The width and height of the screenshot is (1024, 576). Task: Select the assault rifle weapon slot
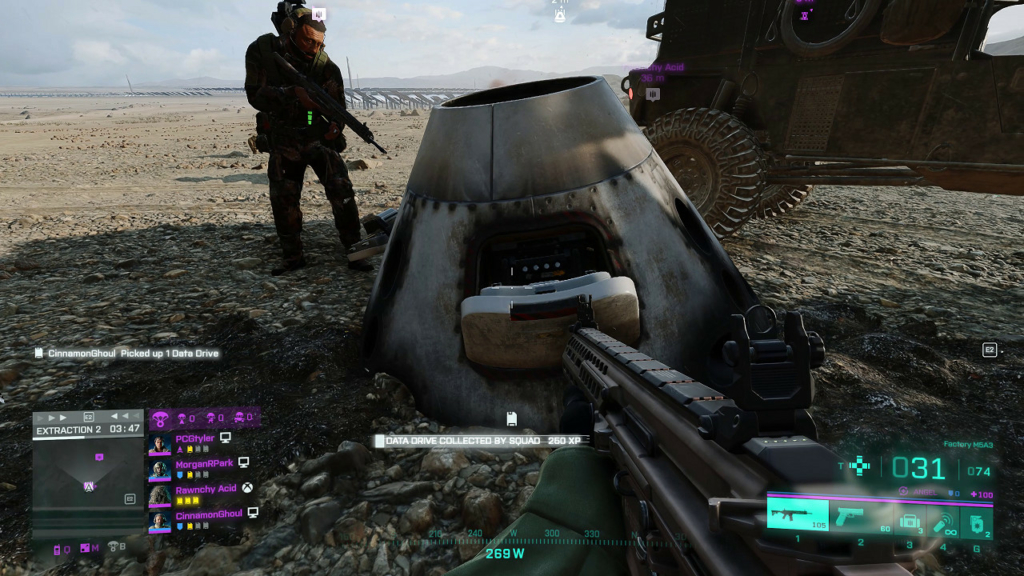798,514
